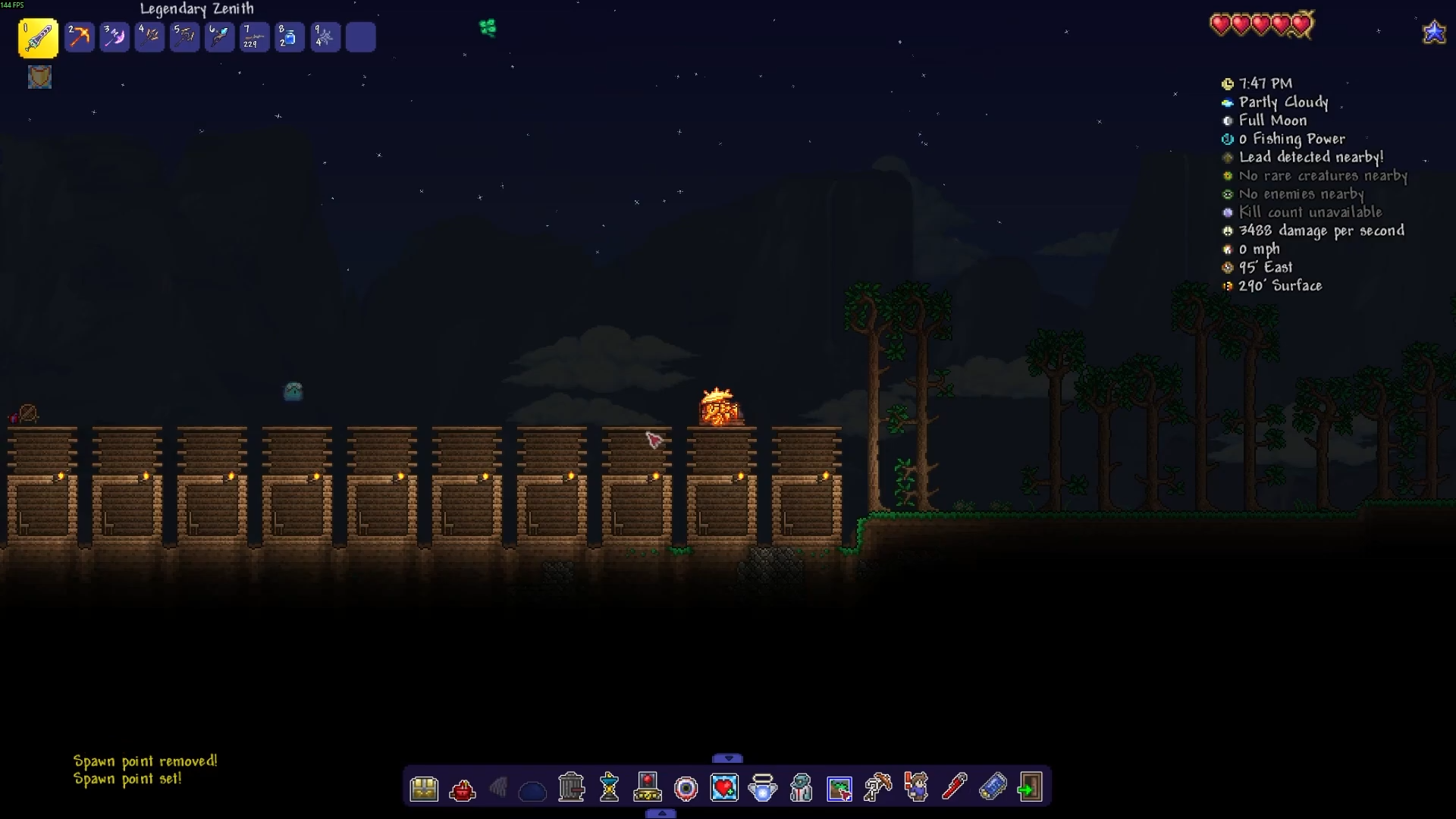Toggle the heart with plus sign button
Image resolution: width=1456 pixels, height=819 pixels.
(x=724, y=788)
